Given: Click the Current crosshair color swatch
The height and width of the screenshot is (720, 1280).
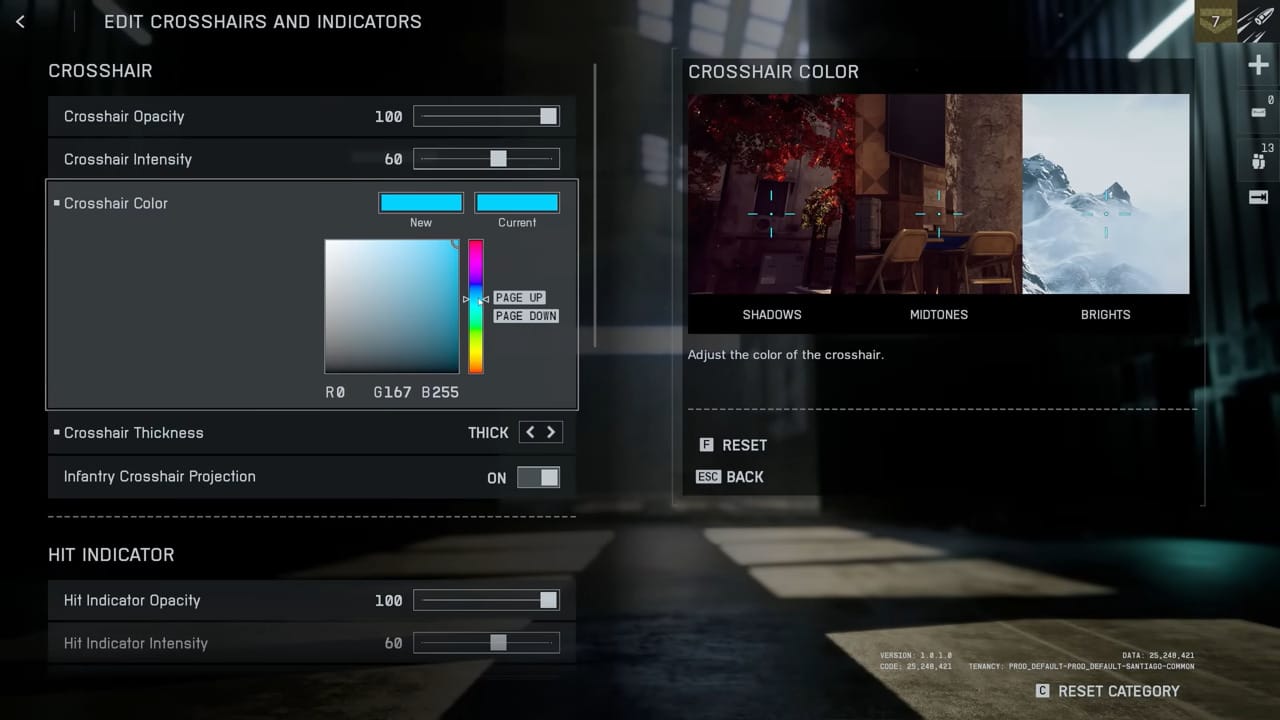Looking at the screenshot, I should tap(516, 203).
